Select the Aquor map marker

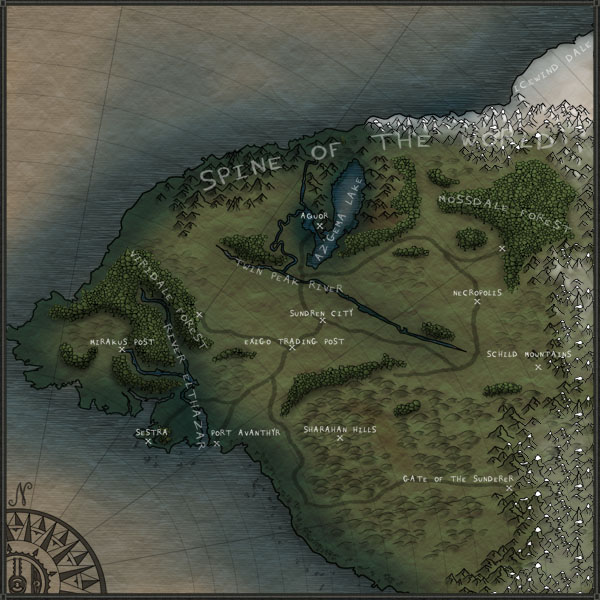click(x=319, y=226)
